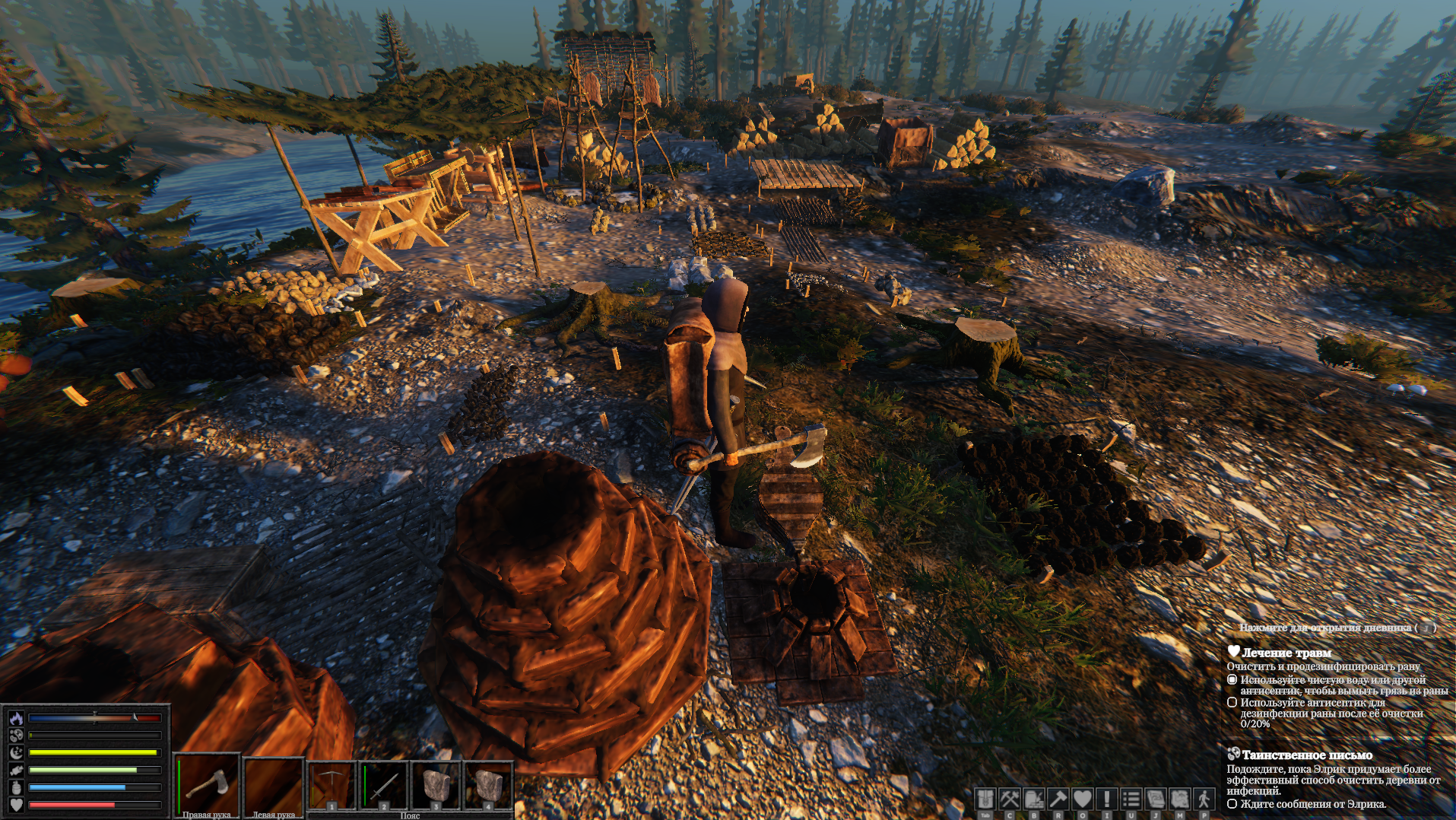This screenshot has height=820, width=1456.
Task: Open crafting via crossed pickaxe and hammer icon
Action: 1010,799
